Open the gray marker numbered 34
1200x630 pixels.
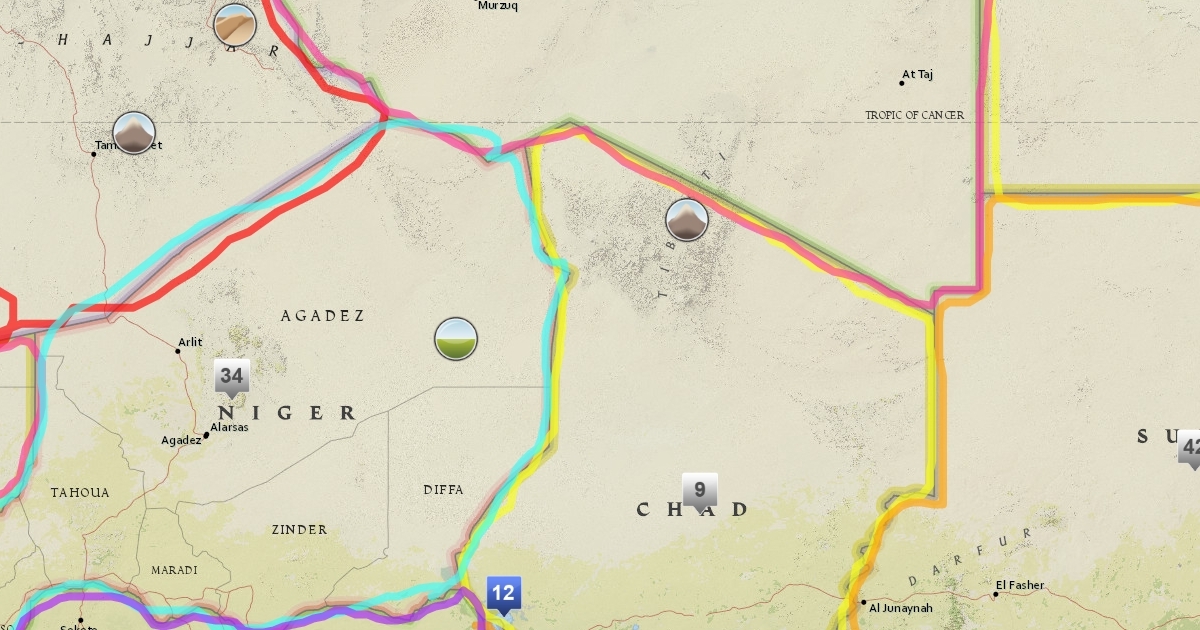point(232,377)
